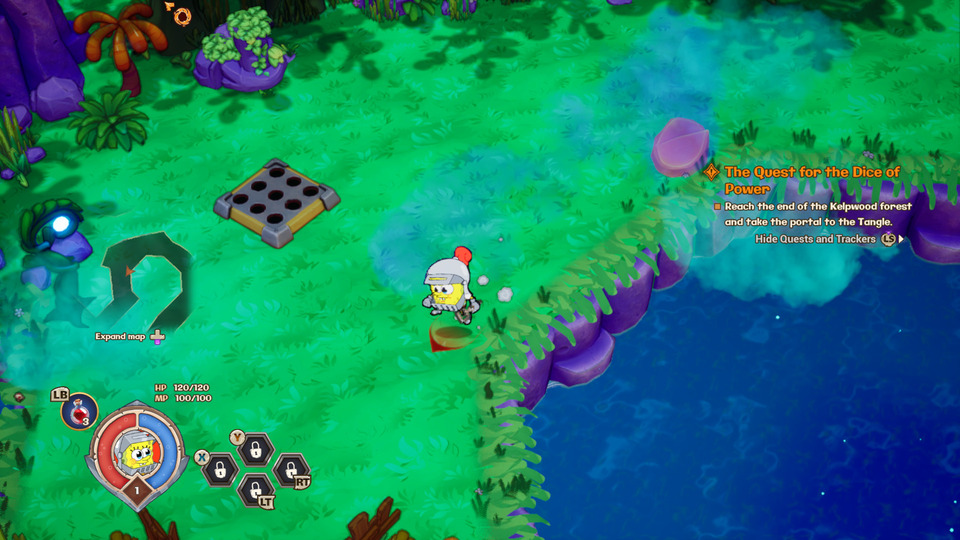Click the Expand map label
960x540 pixels.
pyautogui.click(x=121, y=336)
